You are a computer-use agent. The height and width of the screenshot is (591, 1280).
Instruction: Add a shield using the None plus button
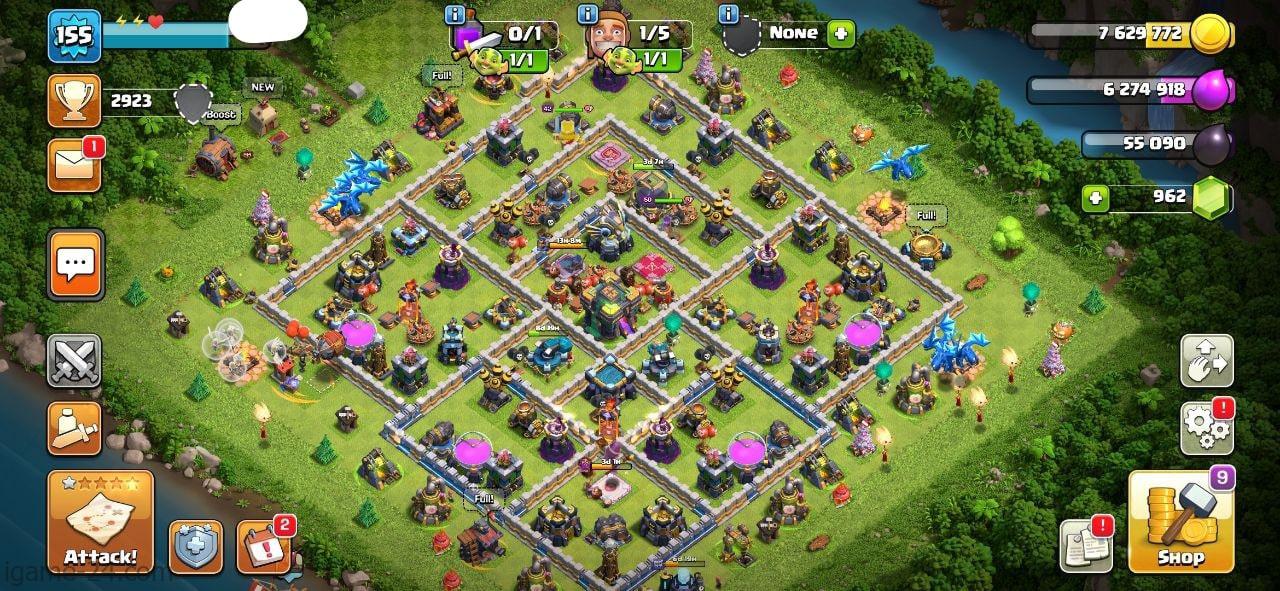click(841, 33)
